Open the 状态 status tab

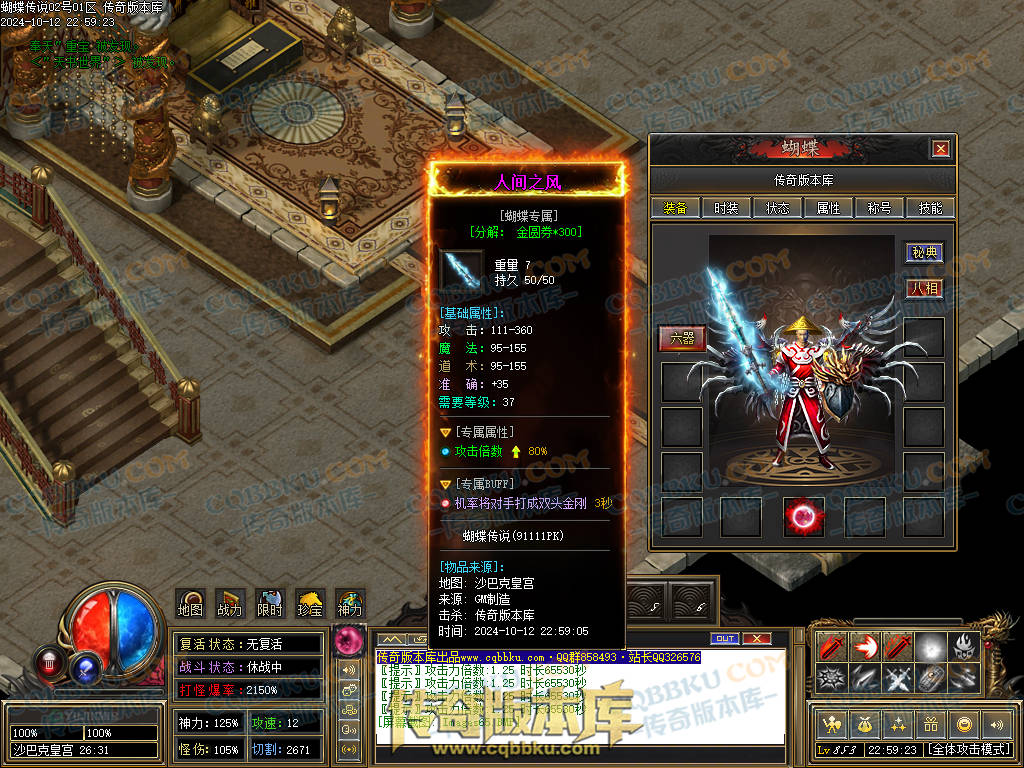click(x=777, y=208)
